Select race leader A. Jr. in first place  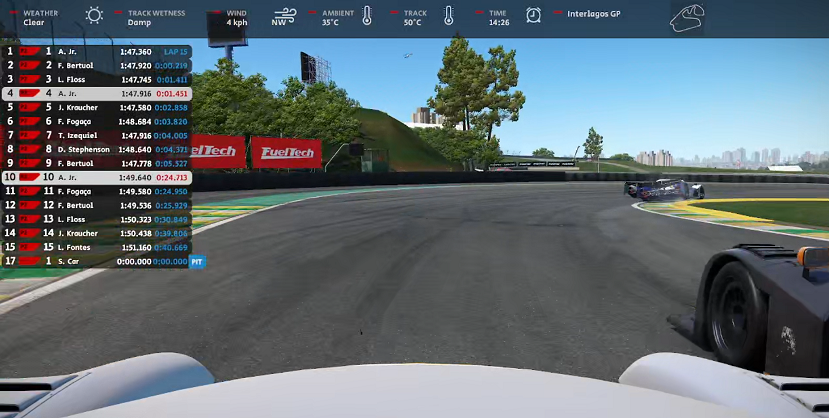96,51
